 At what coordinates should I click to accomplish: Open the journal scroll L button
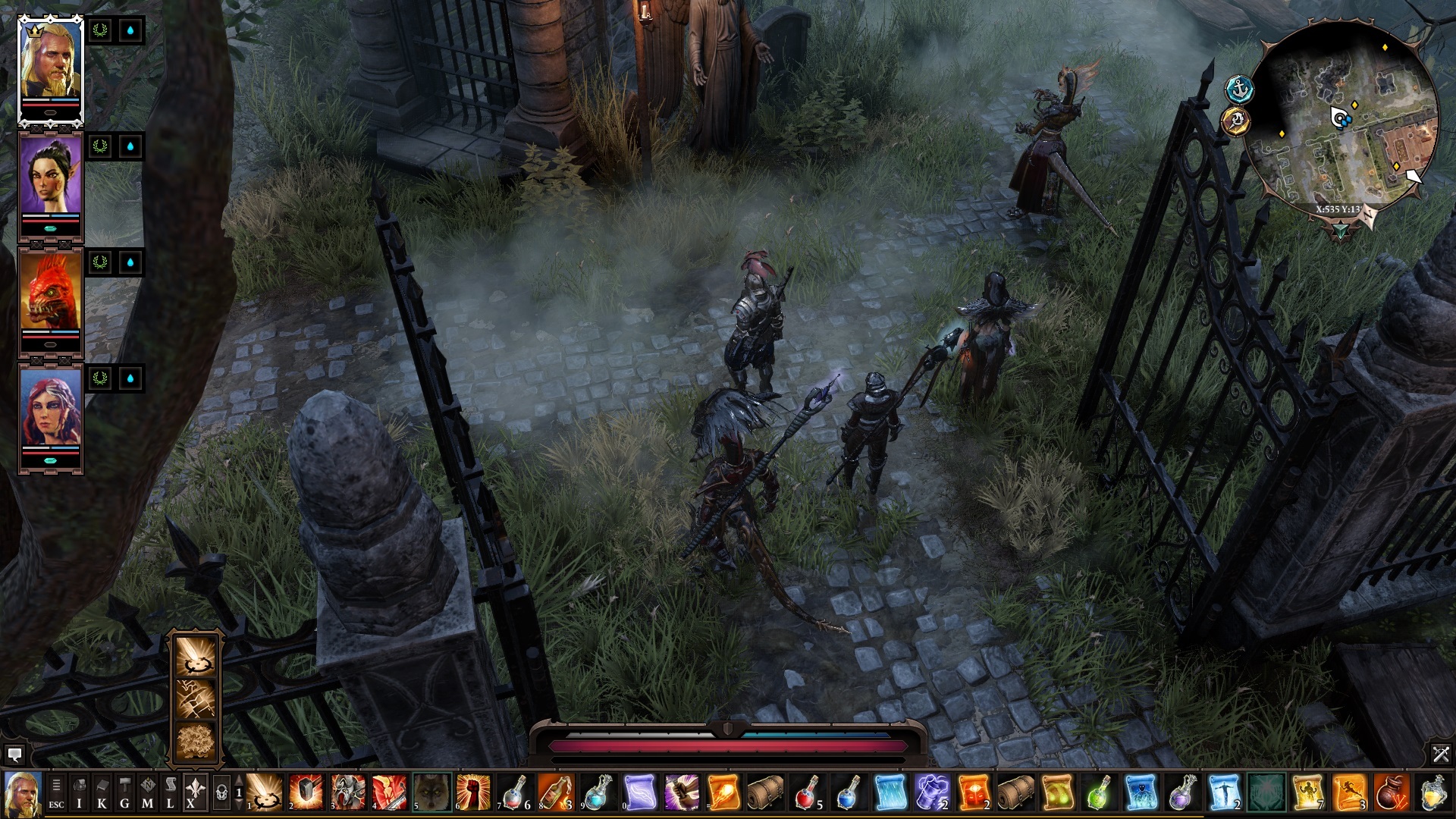[170, 793]
